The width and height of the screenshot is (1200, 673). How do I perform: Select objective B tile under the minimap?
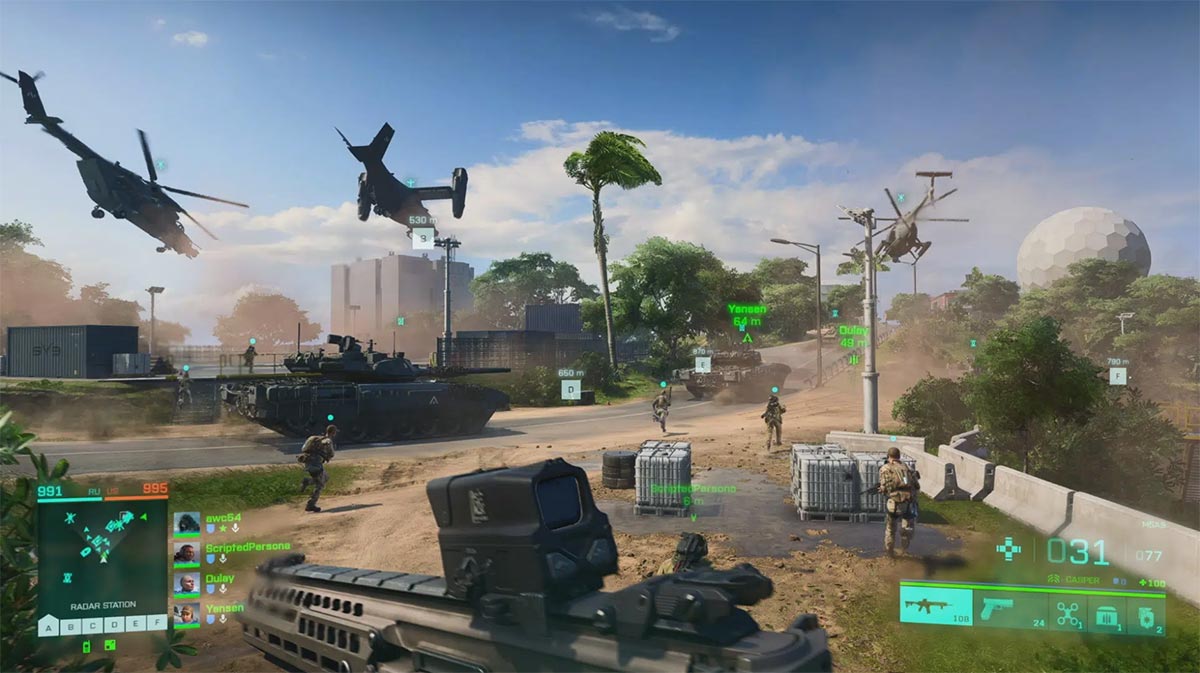[x=69, y=626]
